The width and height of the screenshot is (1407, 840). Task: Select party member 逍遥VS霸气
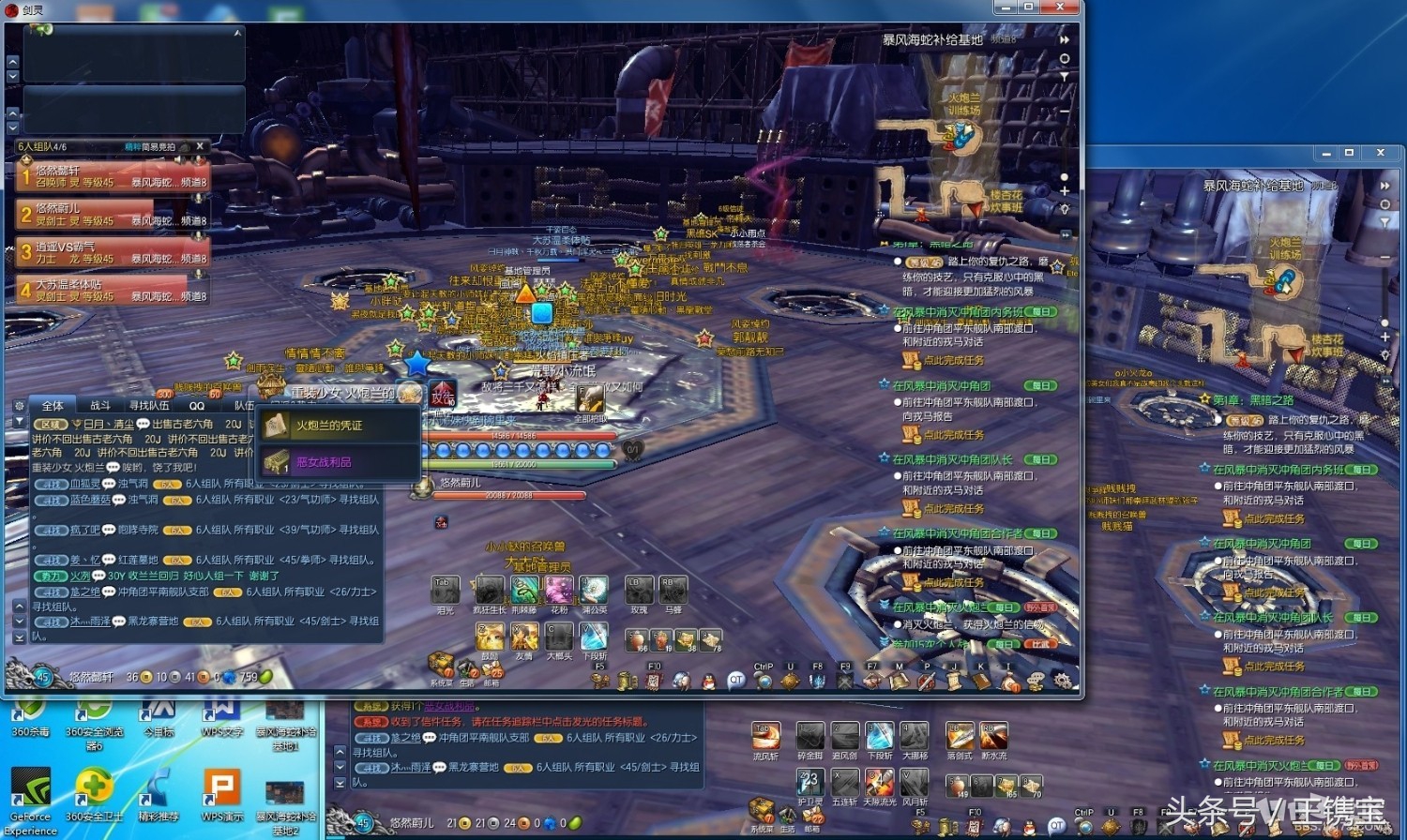112,252
